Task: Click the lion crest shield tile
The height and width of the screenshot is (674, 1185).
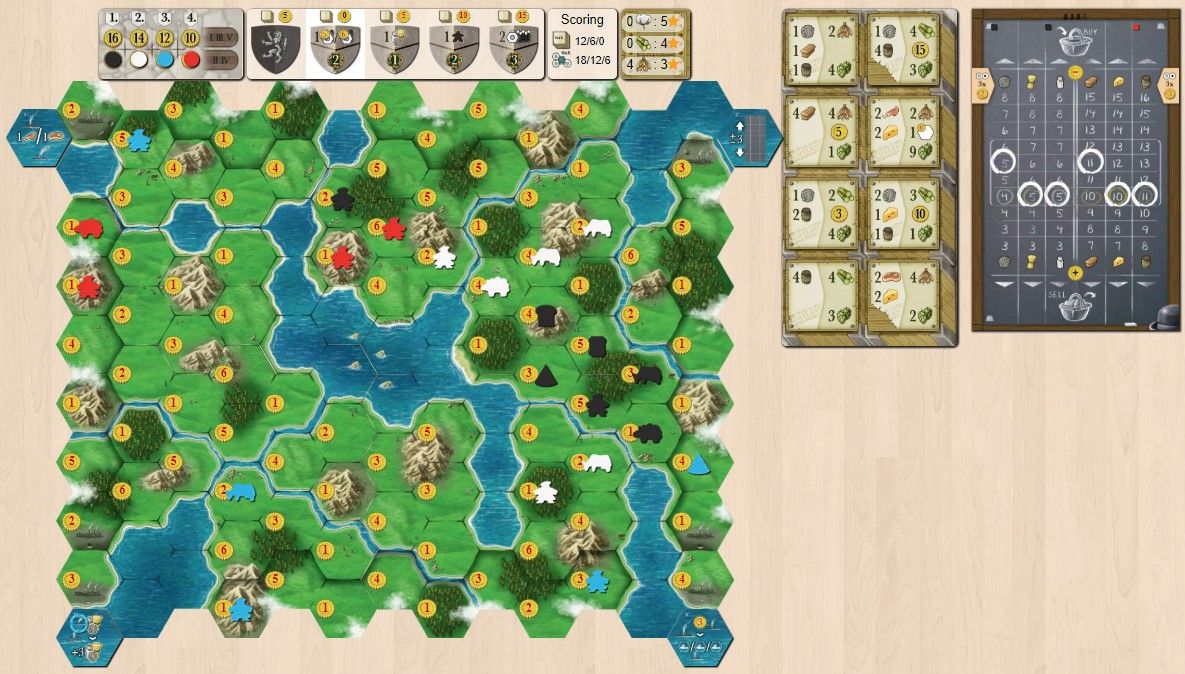Action: (x=275, y=47)
